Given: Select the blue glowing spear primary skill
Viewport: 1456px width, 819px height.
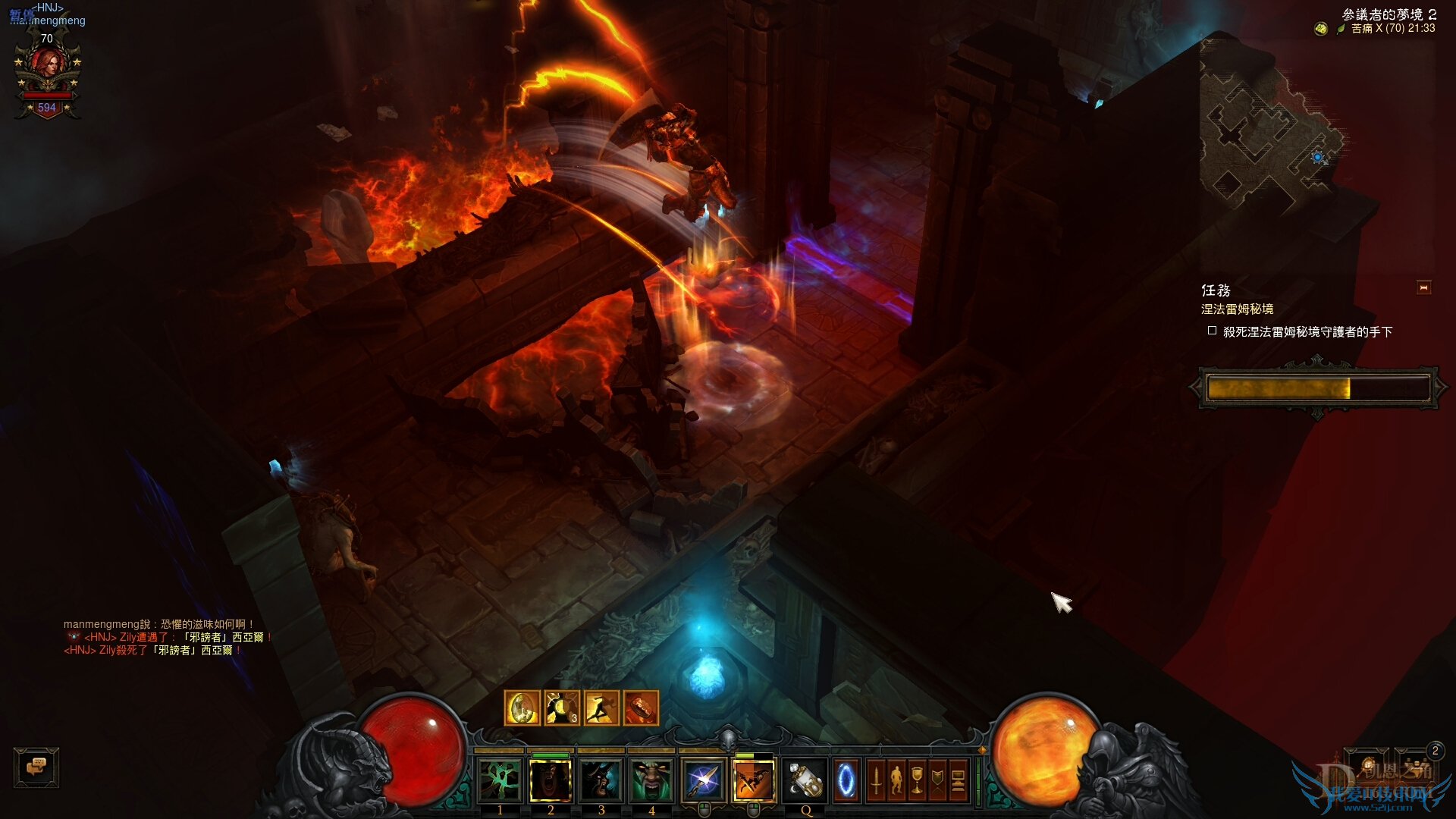Looking at the screenshot, I should (703, 780).
